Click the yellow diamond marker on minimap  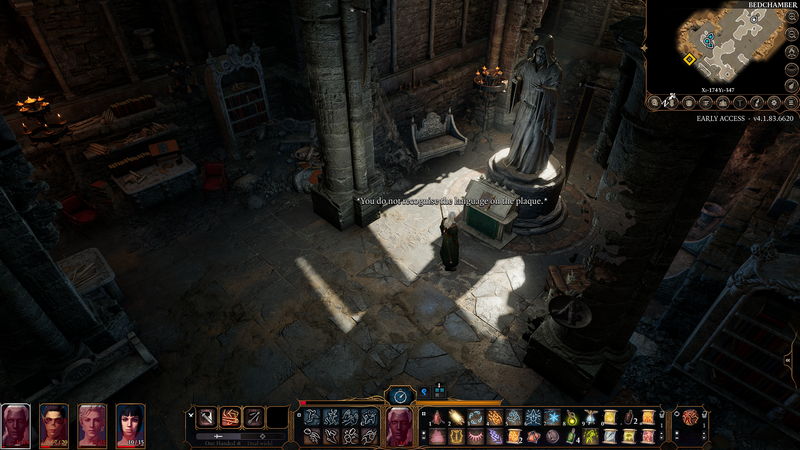tap(689, 59)
